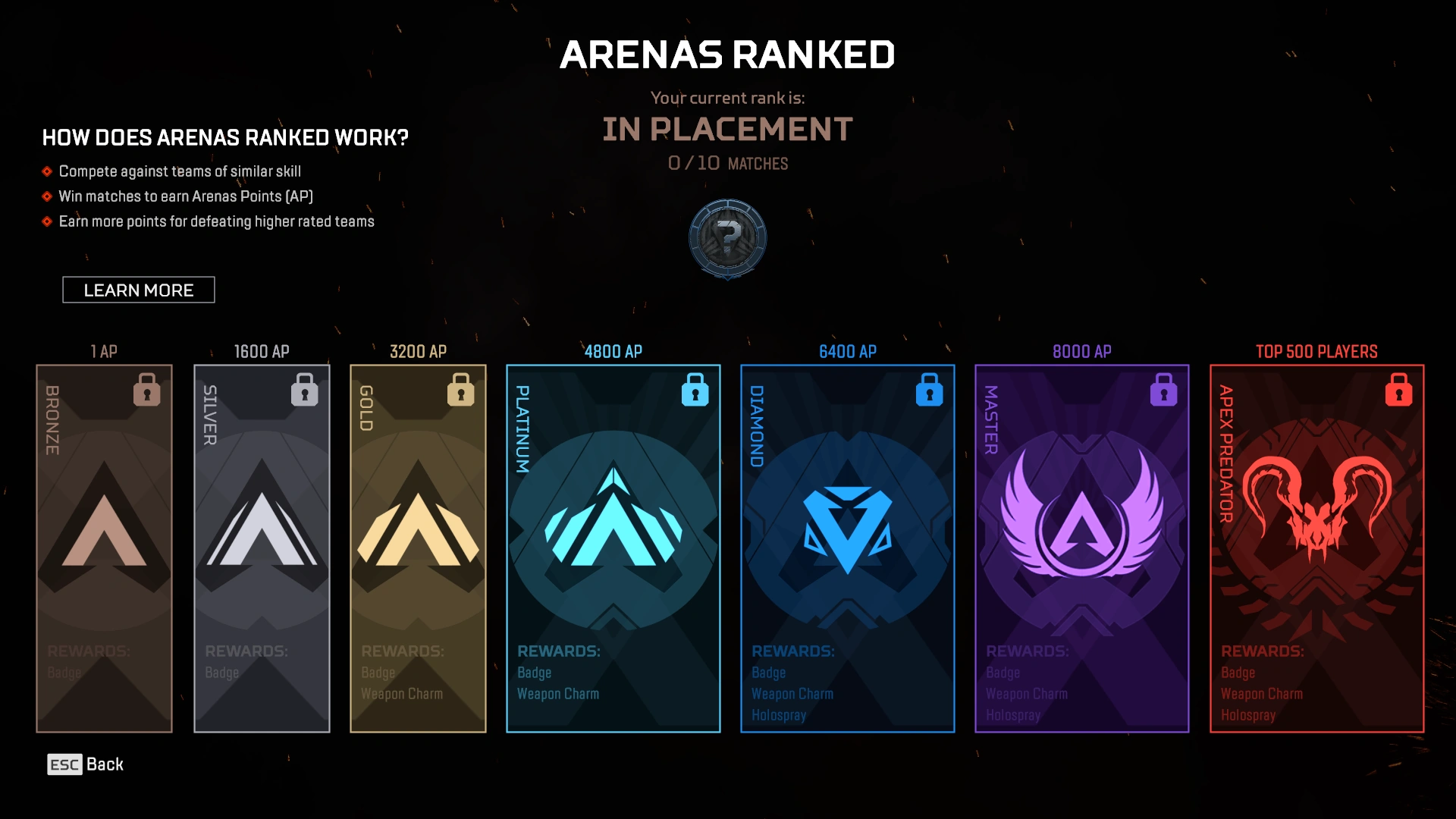Click the TOP 500 PLAYERS label
Screen dimensions: 1456x819
click(x=1316, y=351)
